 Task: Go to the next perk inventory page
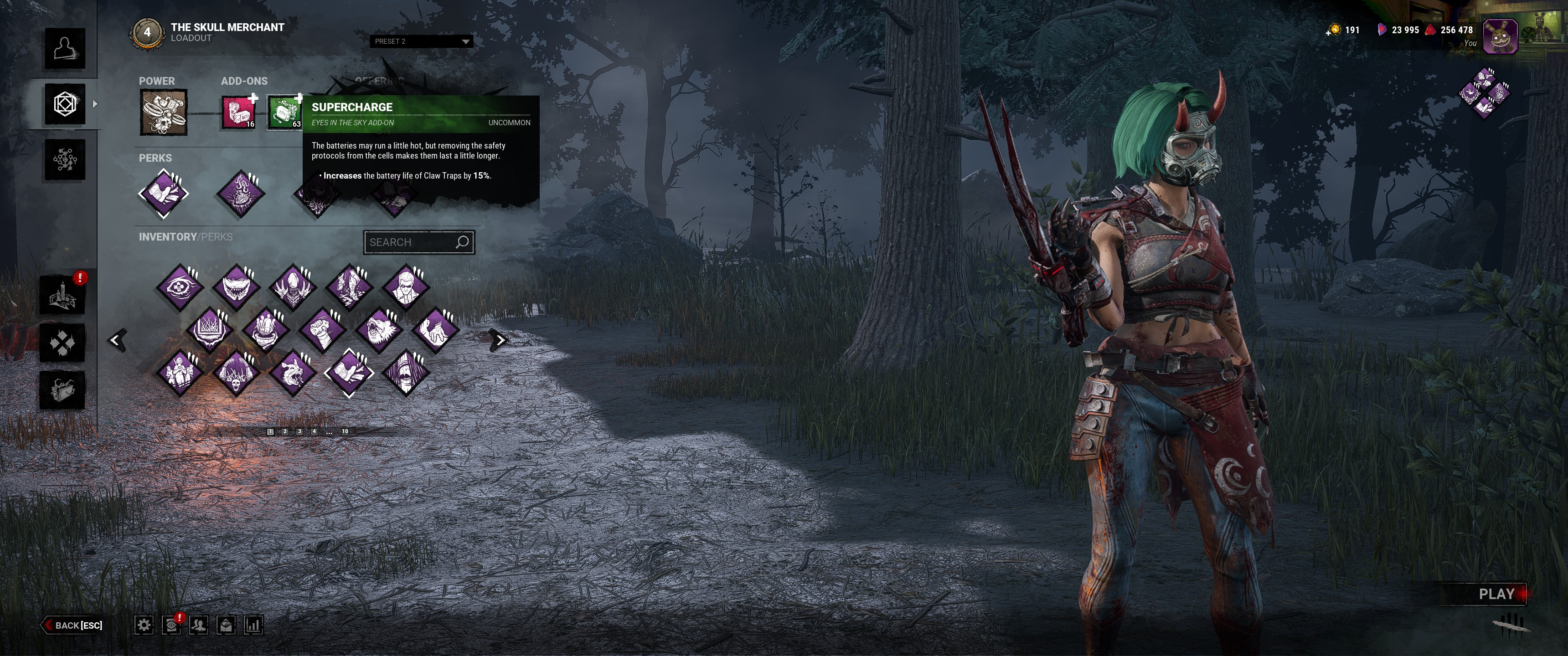tap(499, 340)
